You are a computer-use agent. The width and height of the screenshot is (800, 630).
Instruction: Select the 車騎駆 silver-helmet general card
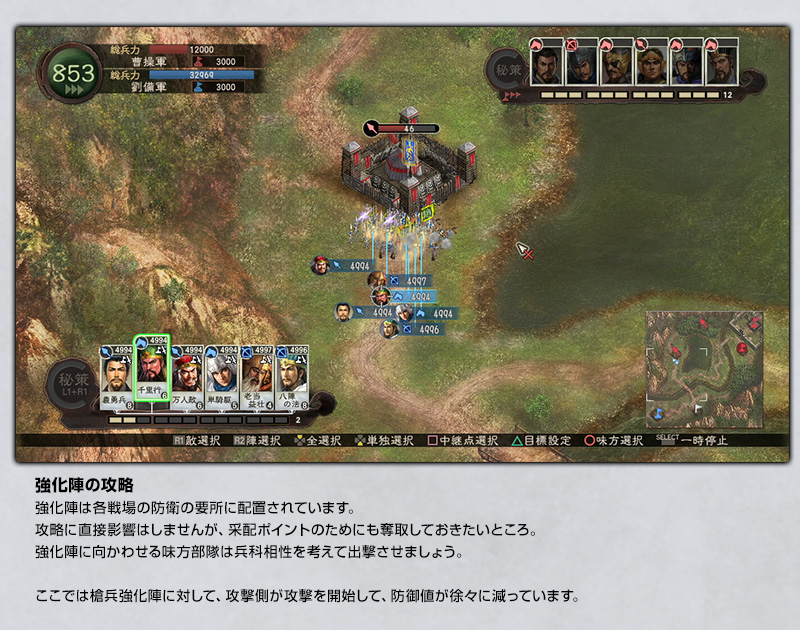coord(221,374)
